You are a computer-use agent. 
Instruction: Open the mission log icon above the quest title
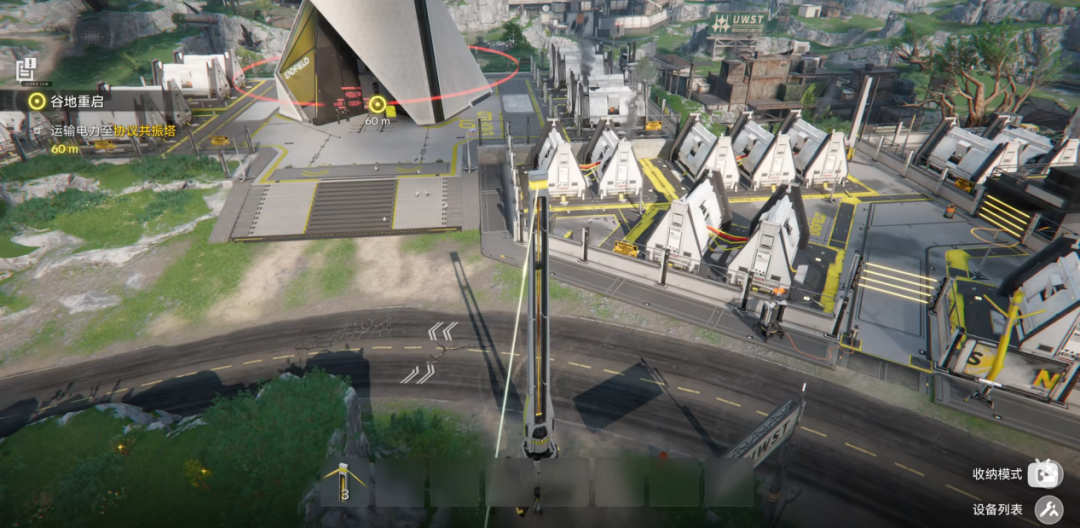click(27, 69)
